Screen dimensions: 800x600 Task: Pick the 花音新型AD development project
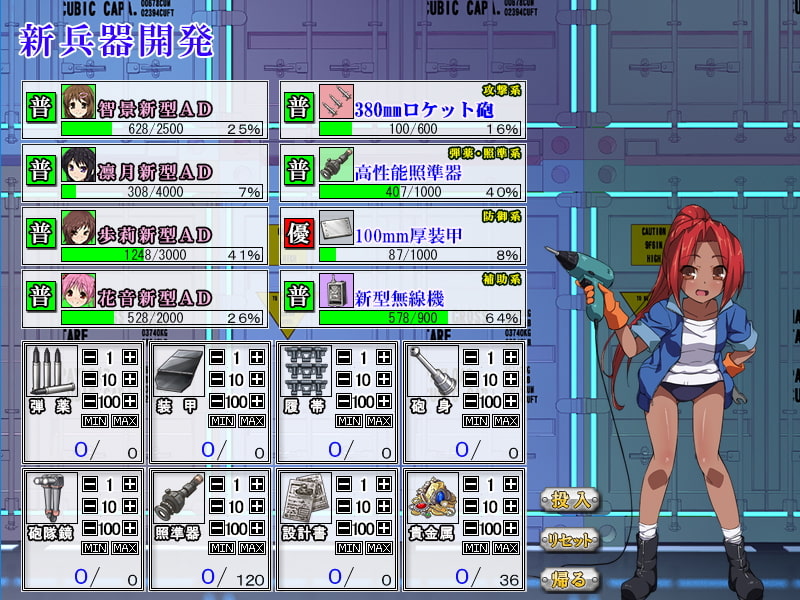click(x=147, y=298)
